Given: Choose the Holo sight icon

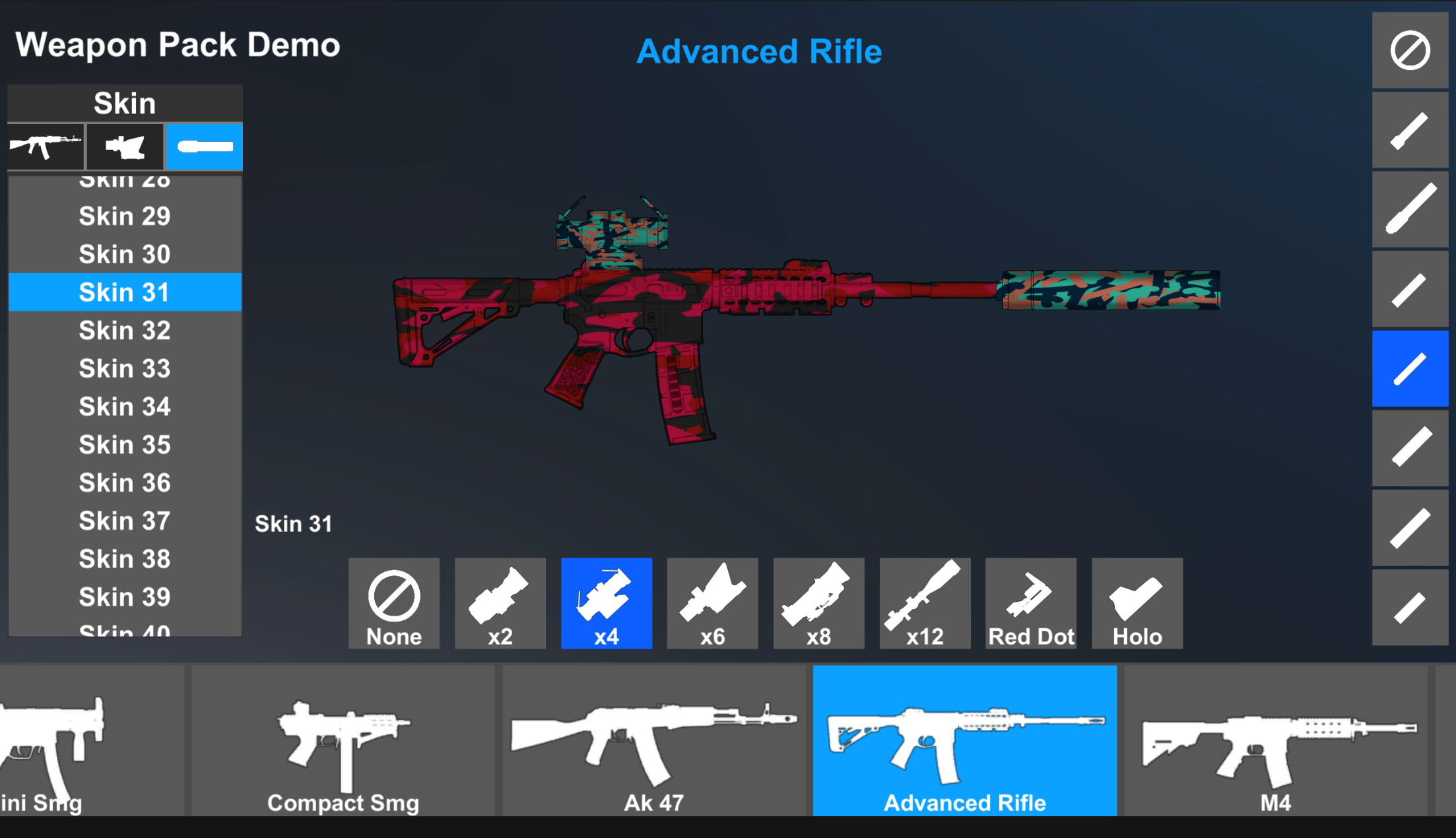Looking at the screenshot, I should (x=1137, y=602).
